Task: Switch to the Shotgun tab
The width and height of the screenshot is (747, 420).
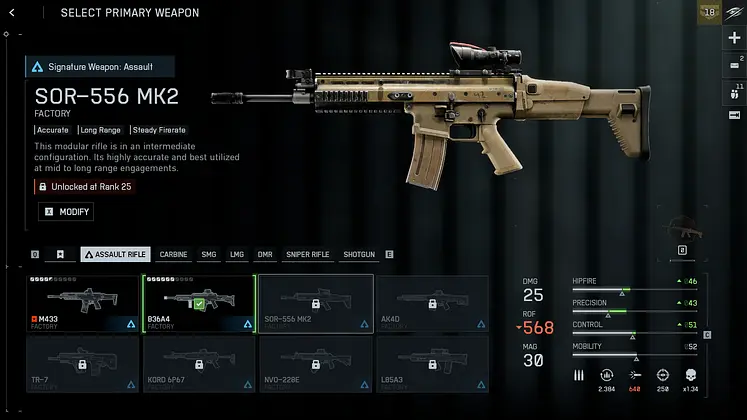Action: (x=357, y=255)
